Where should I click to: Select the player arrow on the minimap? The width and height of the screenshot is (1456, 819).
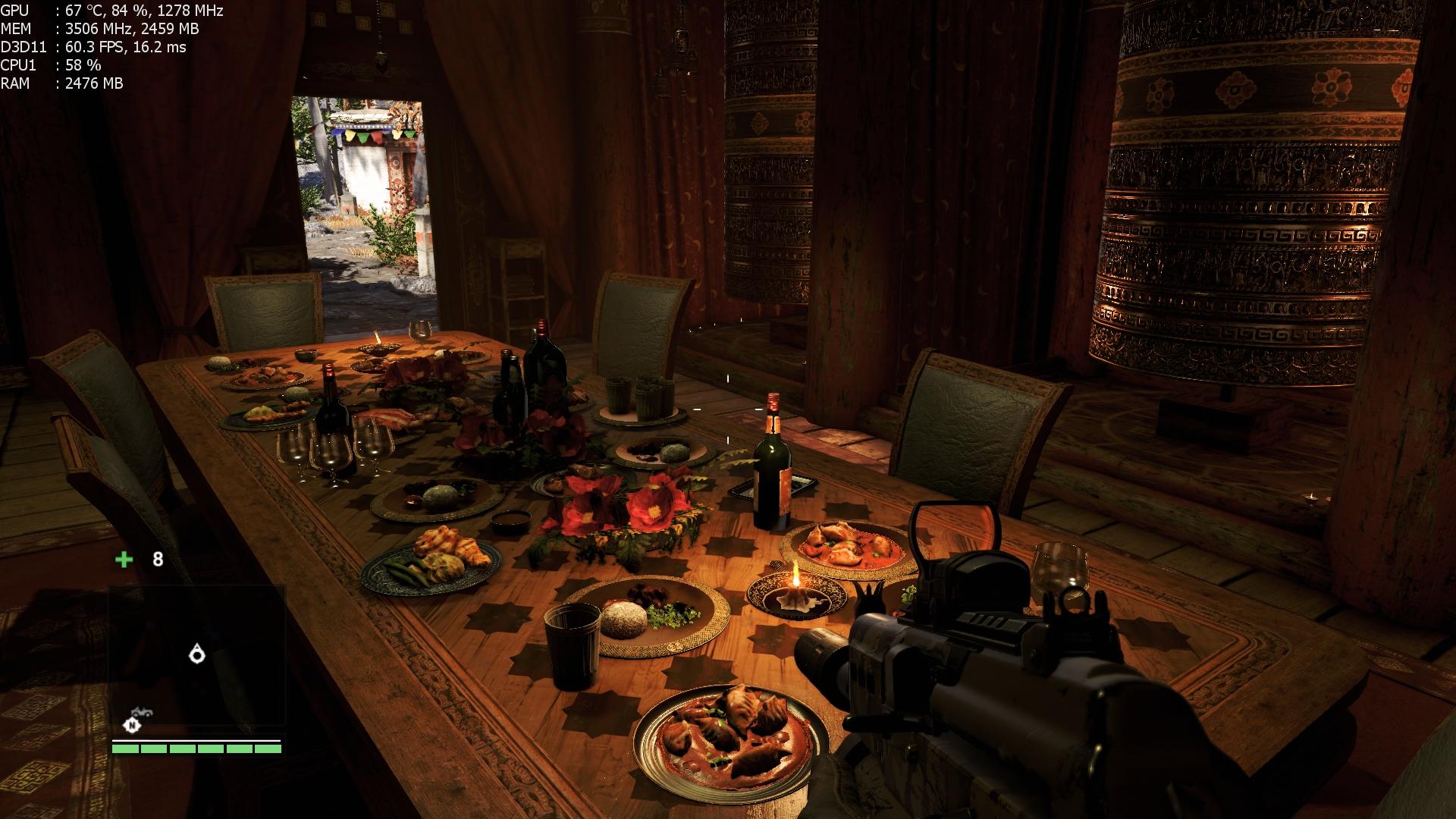197,653
